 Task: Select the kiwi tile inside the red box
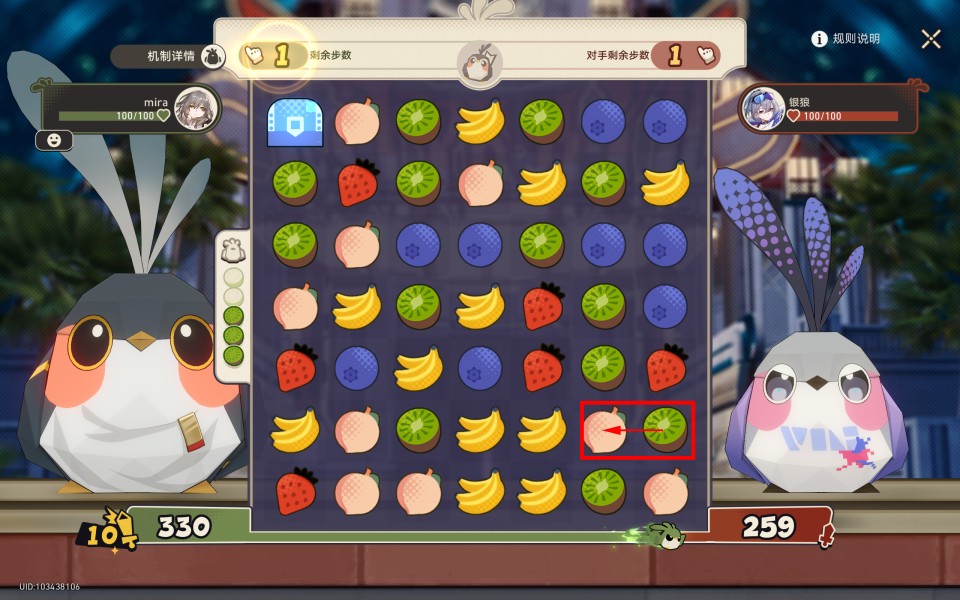click(x=665, y=429)
